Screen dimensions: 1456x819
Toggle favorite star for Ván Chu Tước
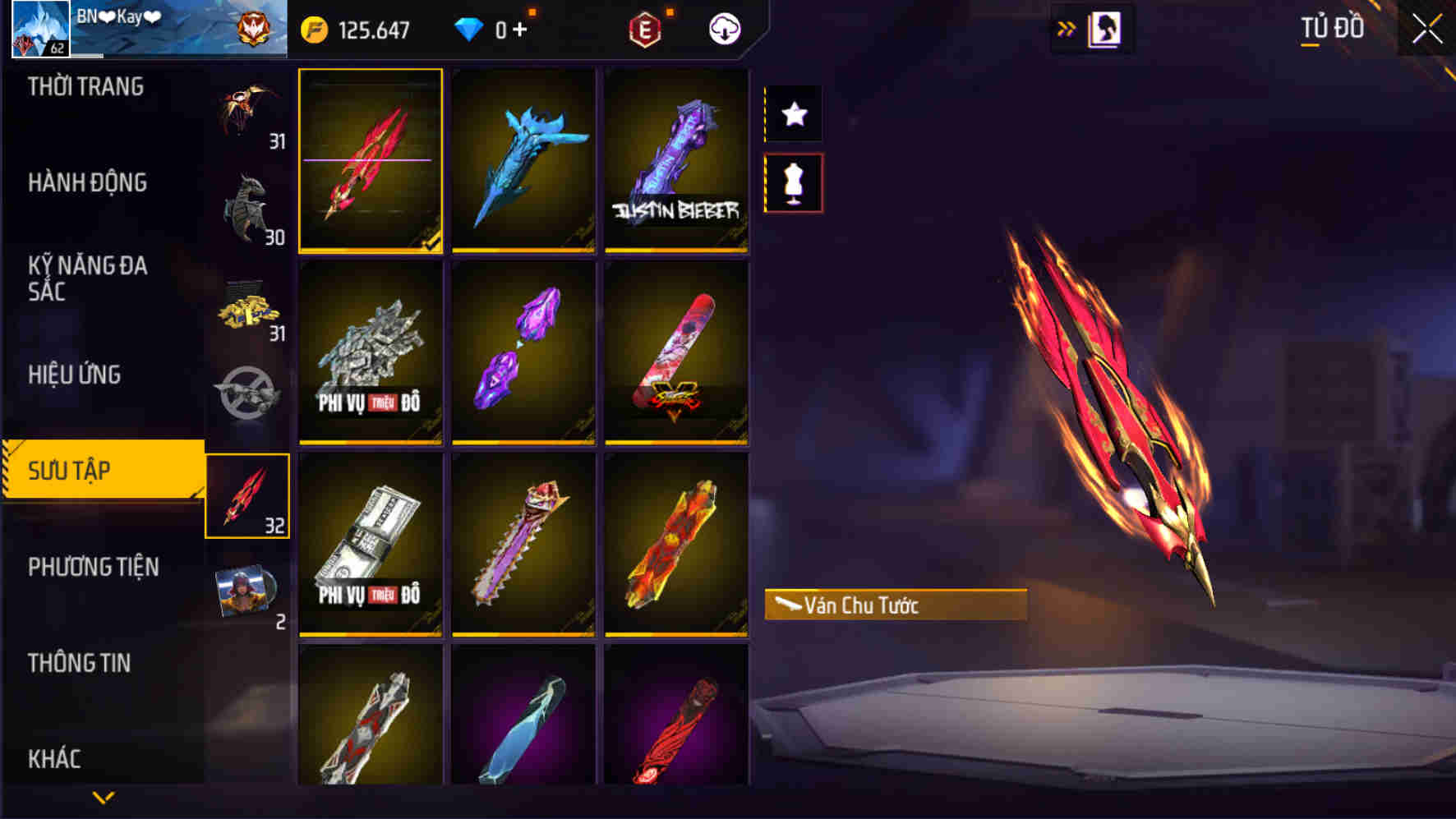pyautogui.click(x=793, y=115)
